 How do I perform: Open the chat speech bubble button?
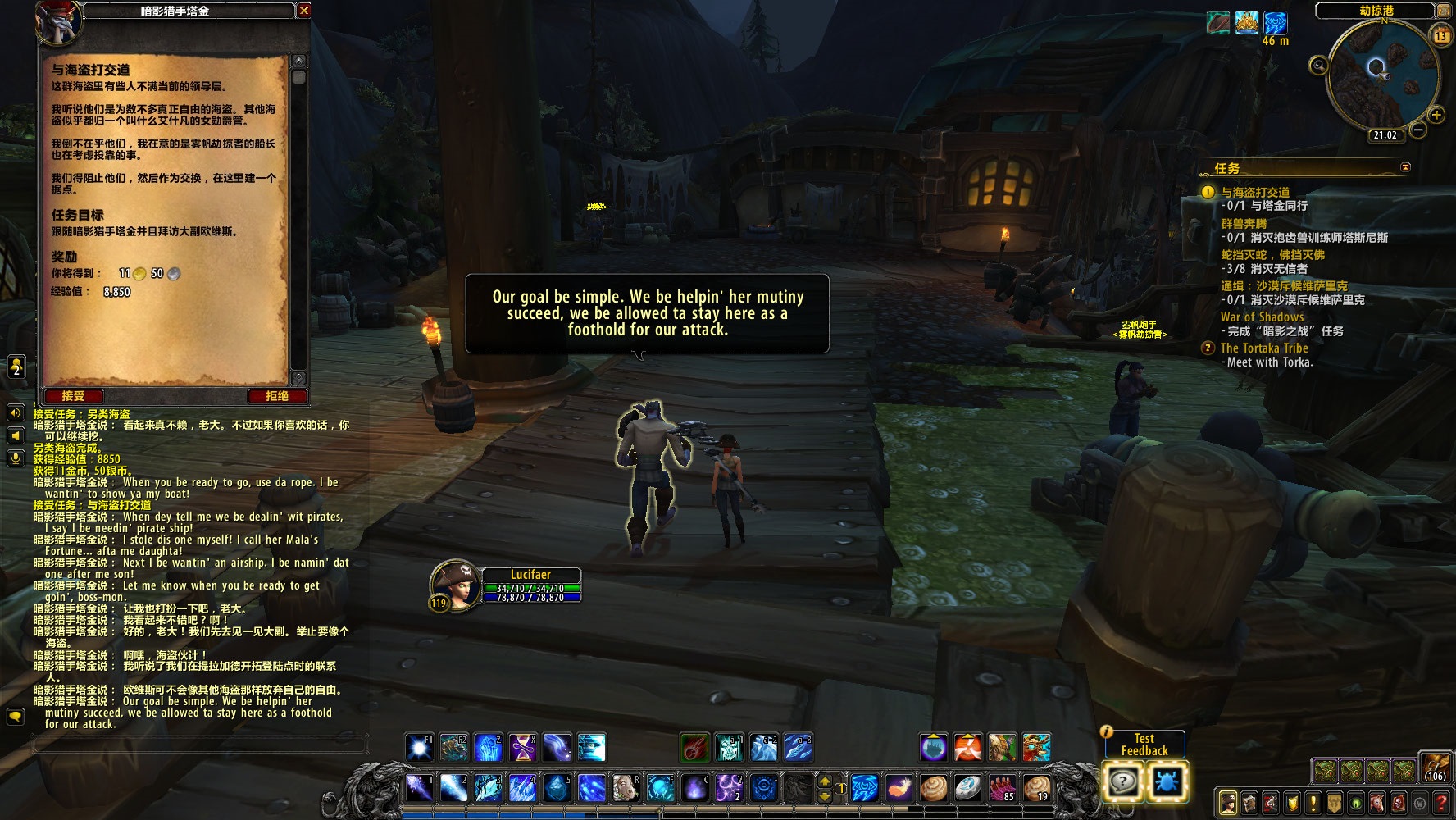click(15, 716)
